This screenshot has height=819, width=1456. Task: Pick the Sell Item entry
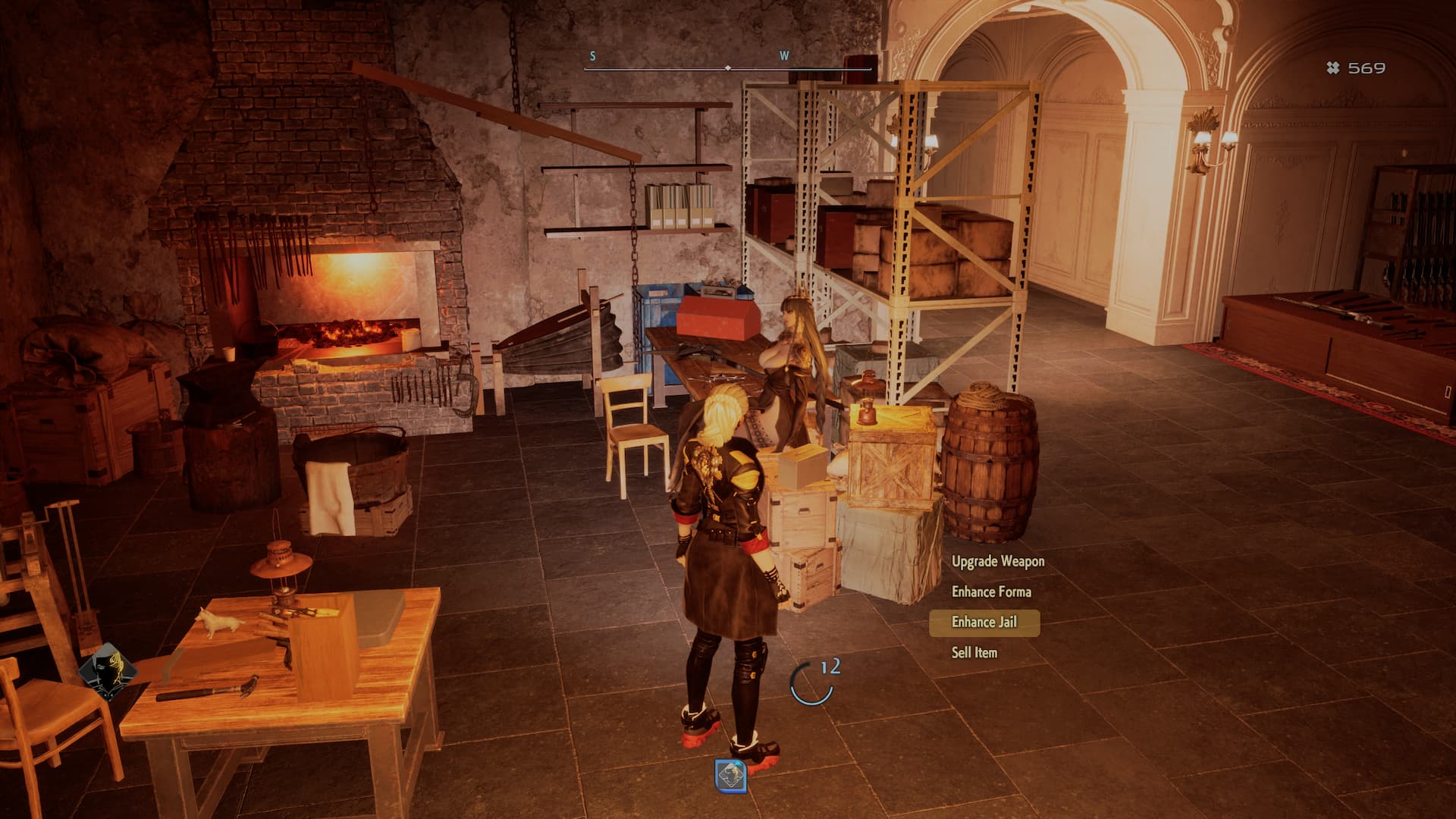(x=974, y=652)
